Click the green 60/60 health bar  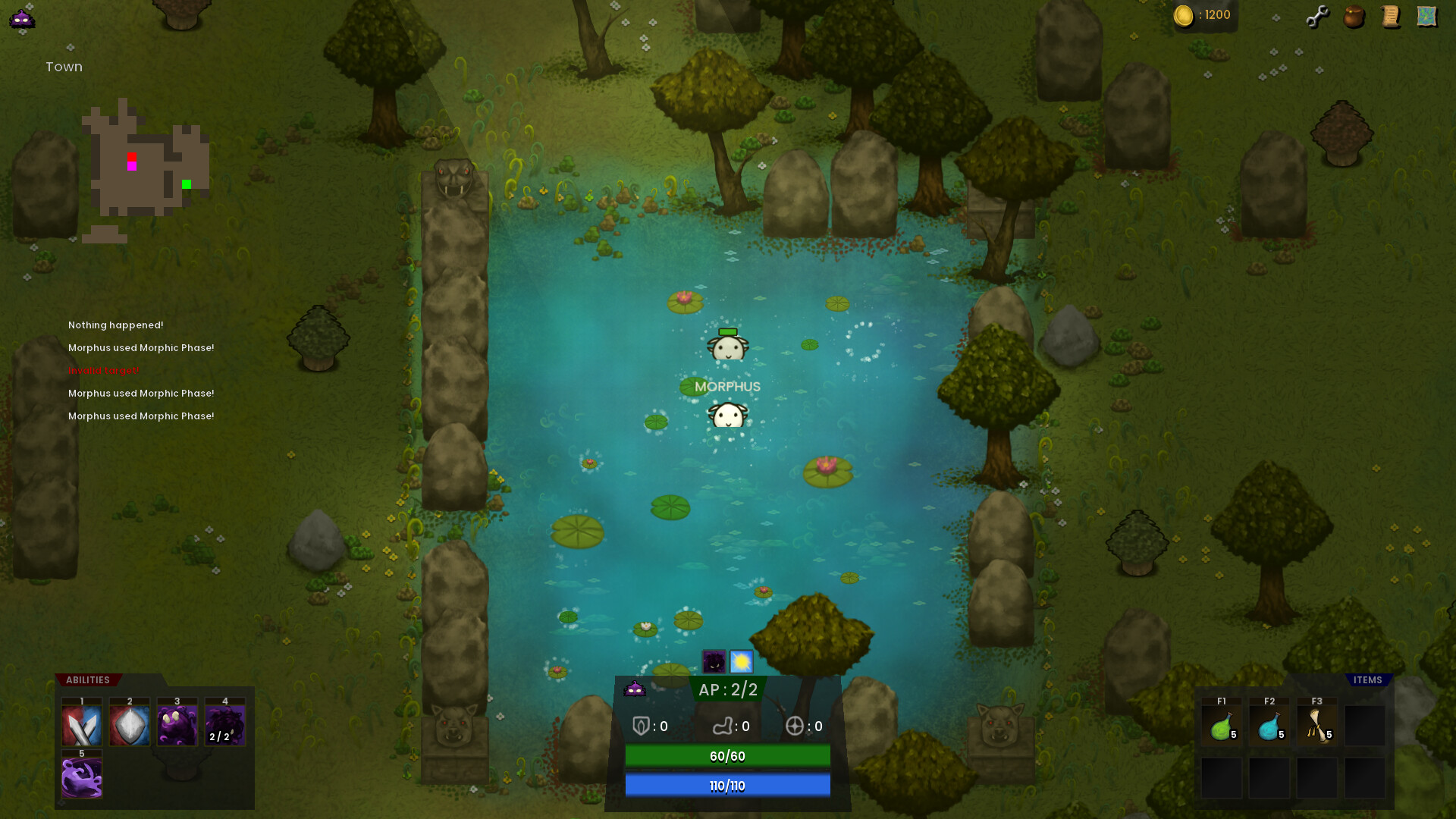tap(727, 755)
